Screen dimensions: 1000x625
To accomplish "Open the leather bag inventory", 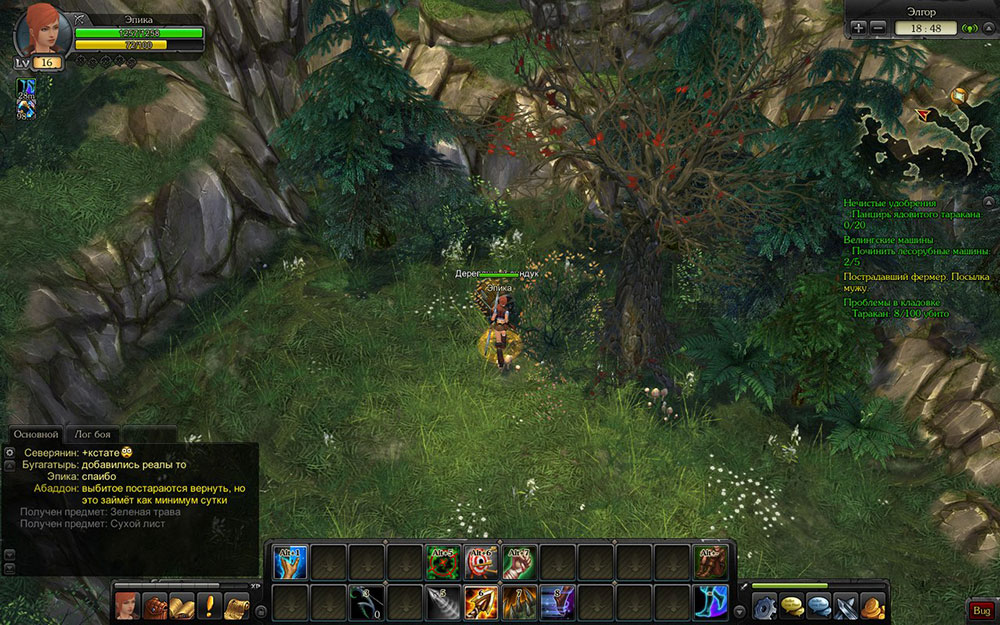I will click(x=155, y=606).
